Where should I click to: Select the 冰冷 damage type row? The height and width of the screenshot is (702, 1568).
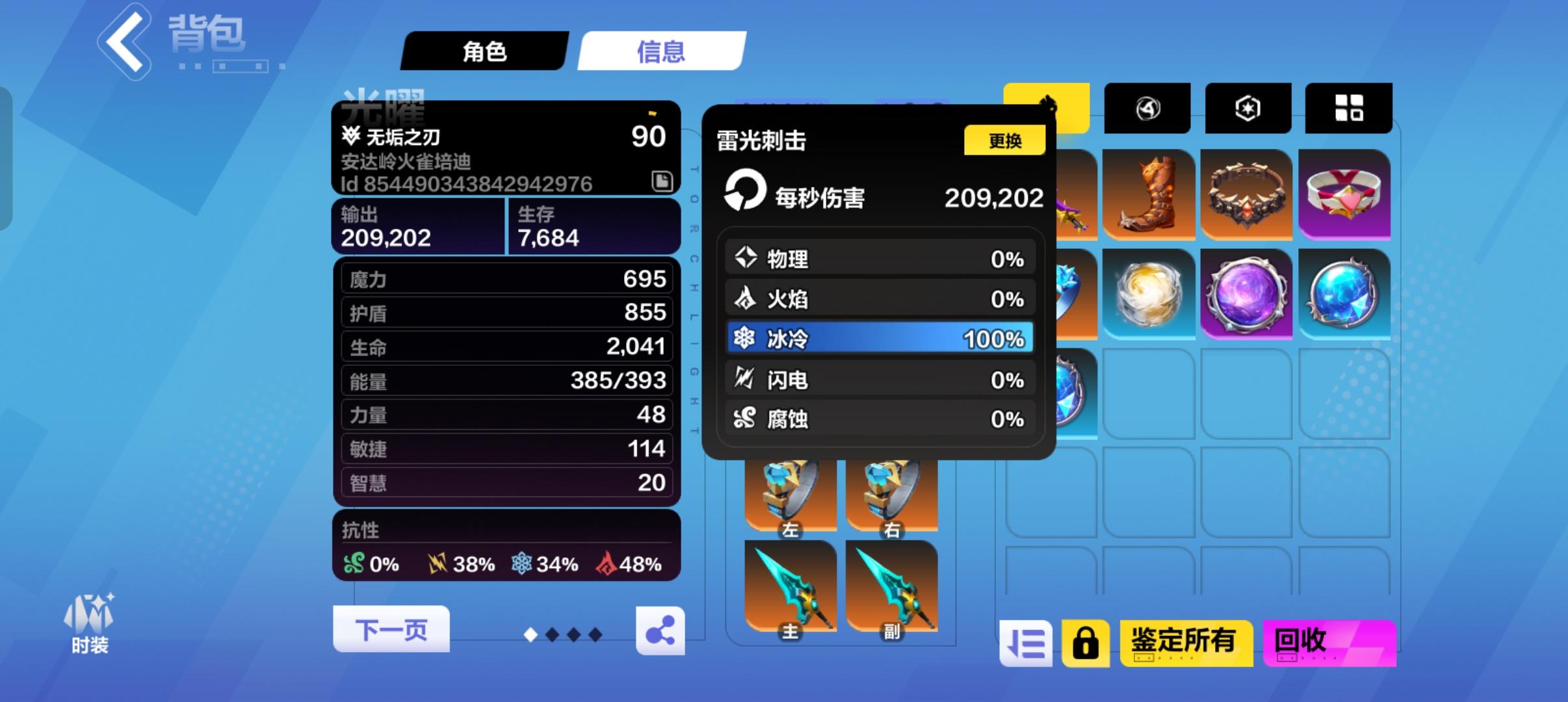(879, 338)
